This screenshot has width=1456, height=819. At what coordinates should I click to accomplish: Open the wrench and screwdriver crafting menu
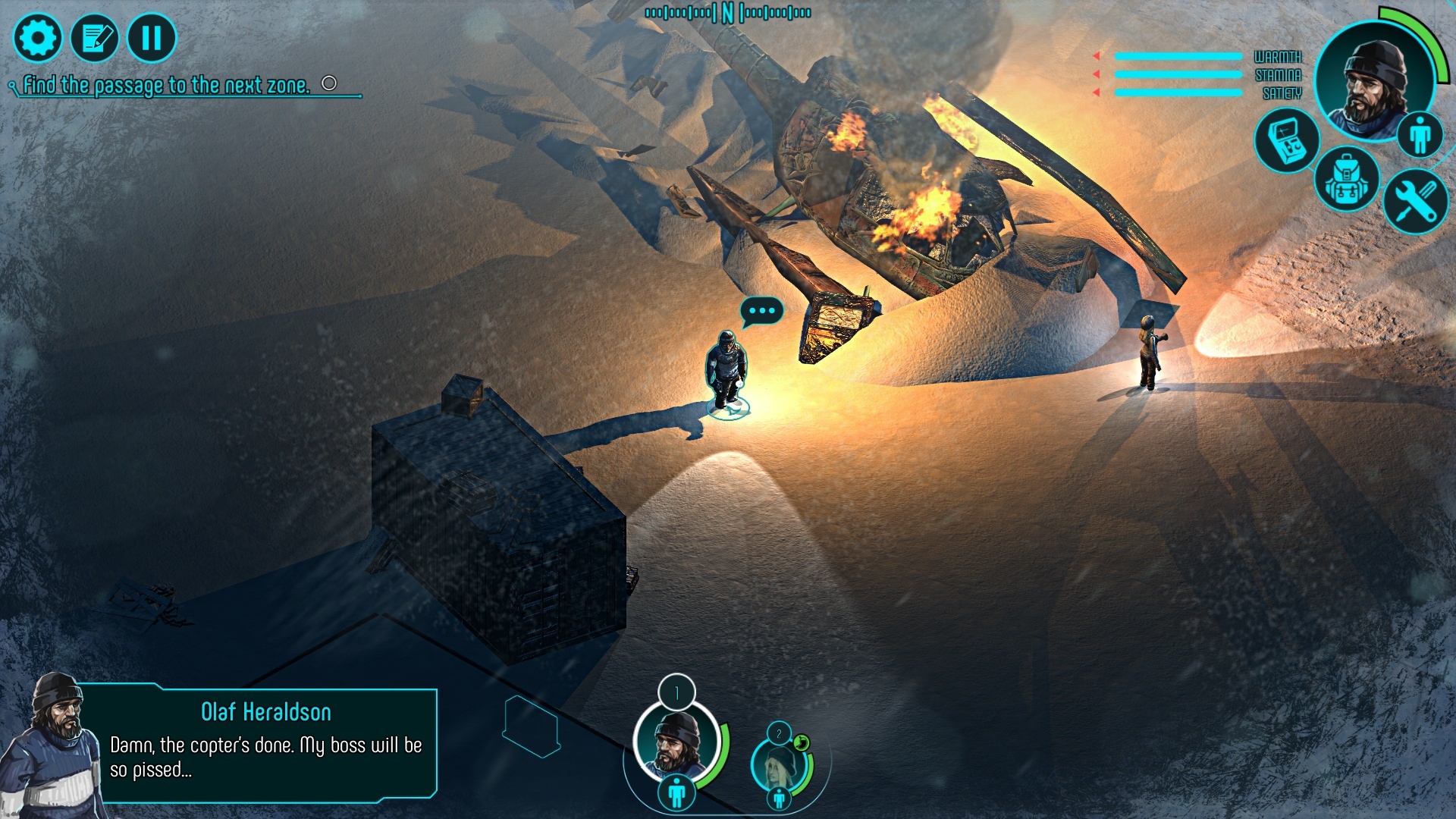[1415, 200]
